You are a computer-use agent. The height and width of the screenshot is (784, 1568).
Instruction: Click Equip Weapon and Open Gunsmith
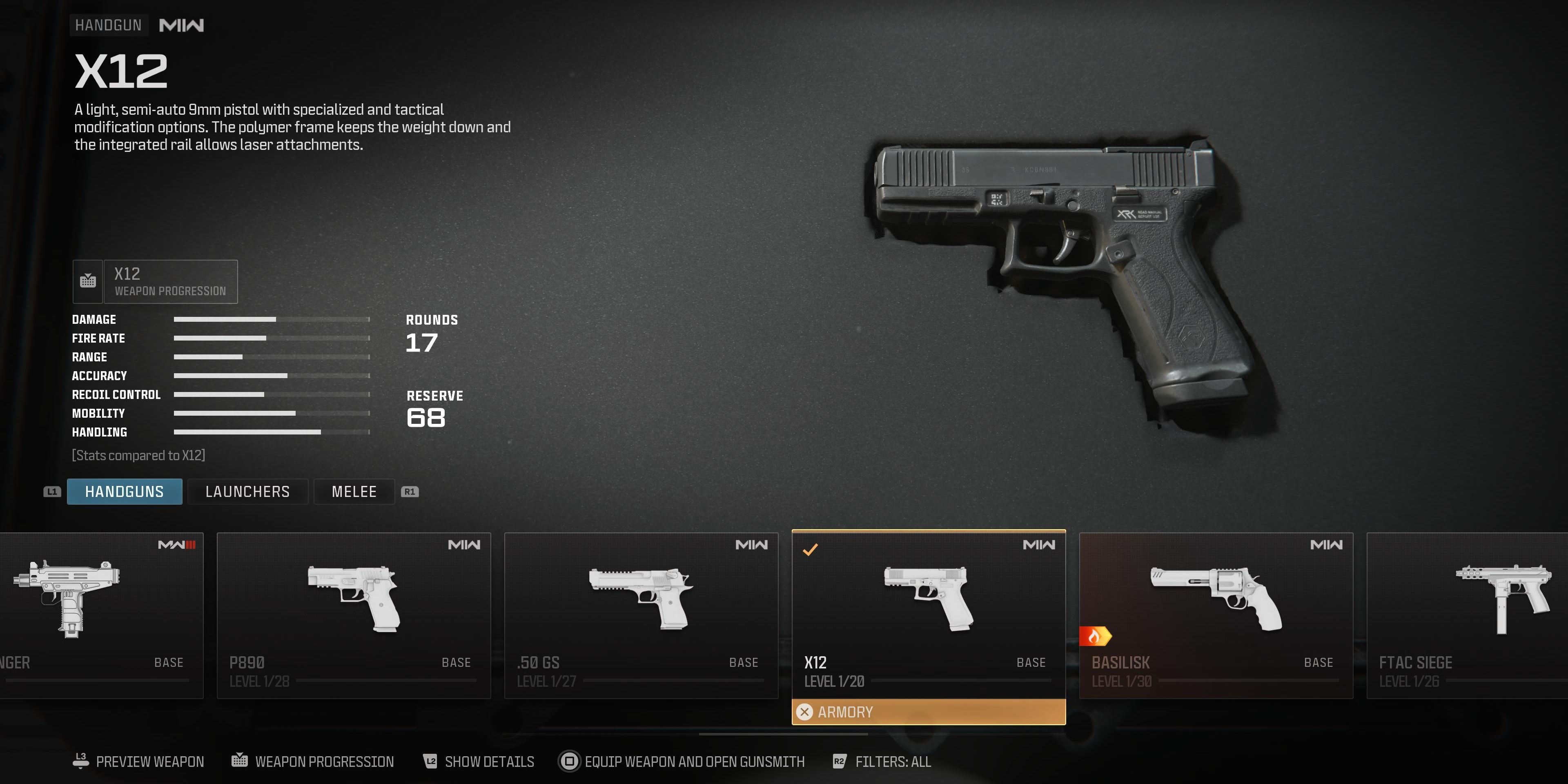(694, 761)
